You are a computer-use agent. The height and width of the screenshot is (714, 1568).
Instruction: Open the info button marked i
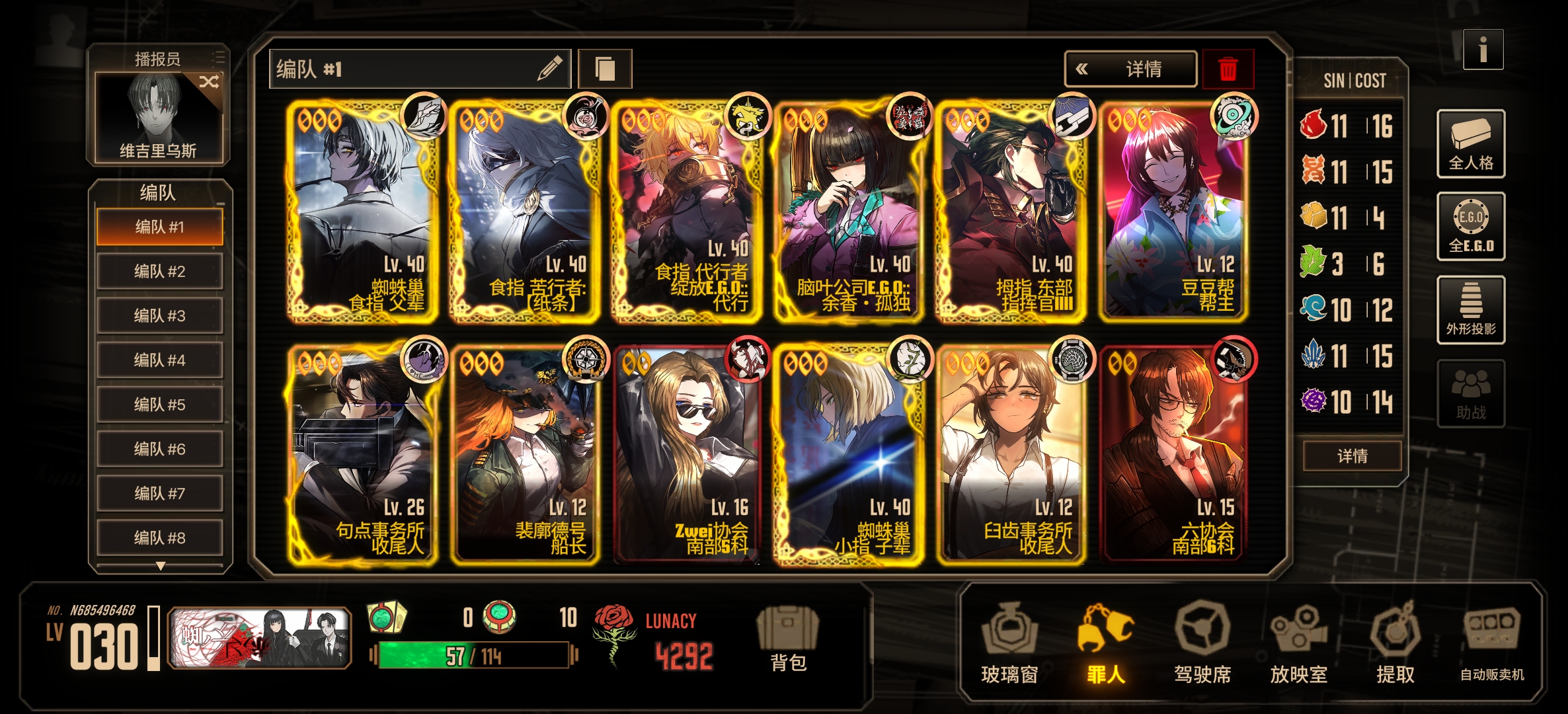point(1483,50)
